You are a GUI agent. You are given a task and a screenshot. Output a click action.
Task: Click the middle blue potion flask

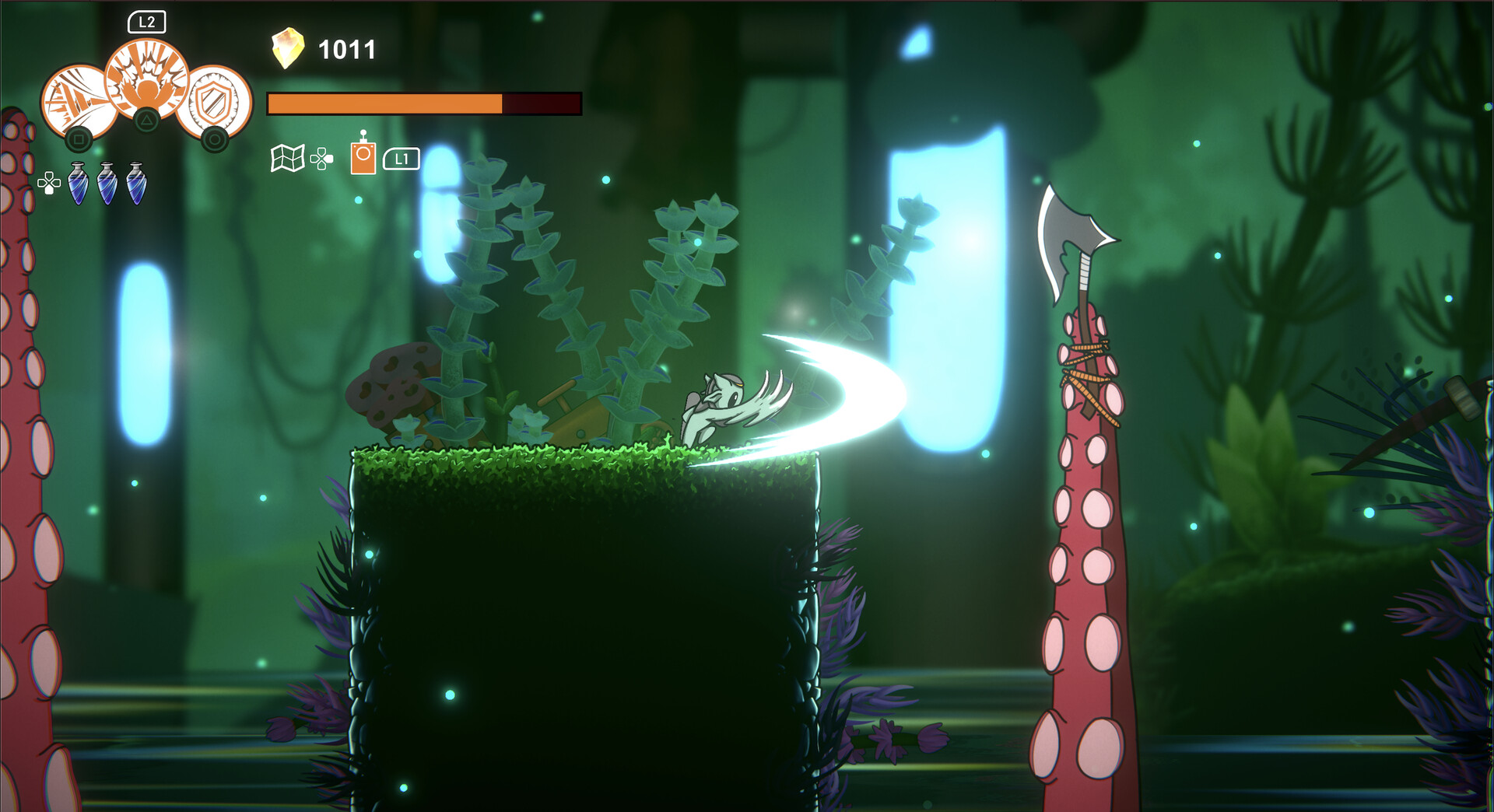point(106,184)
